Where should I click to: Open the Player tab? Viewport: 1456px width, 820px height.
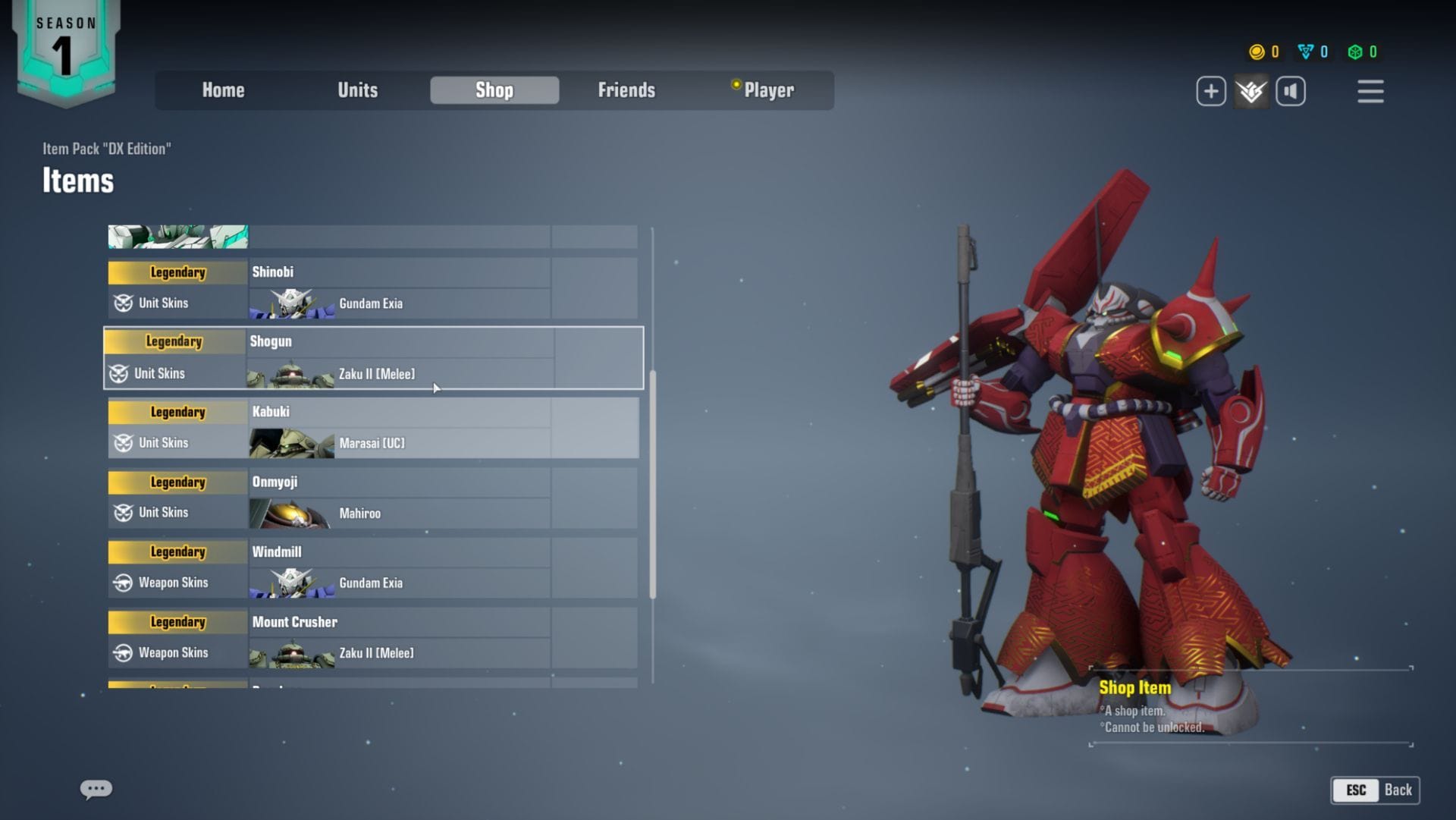click(x=767, y=90)
